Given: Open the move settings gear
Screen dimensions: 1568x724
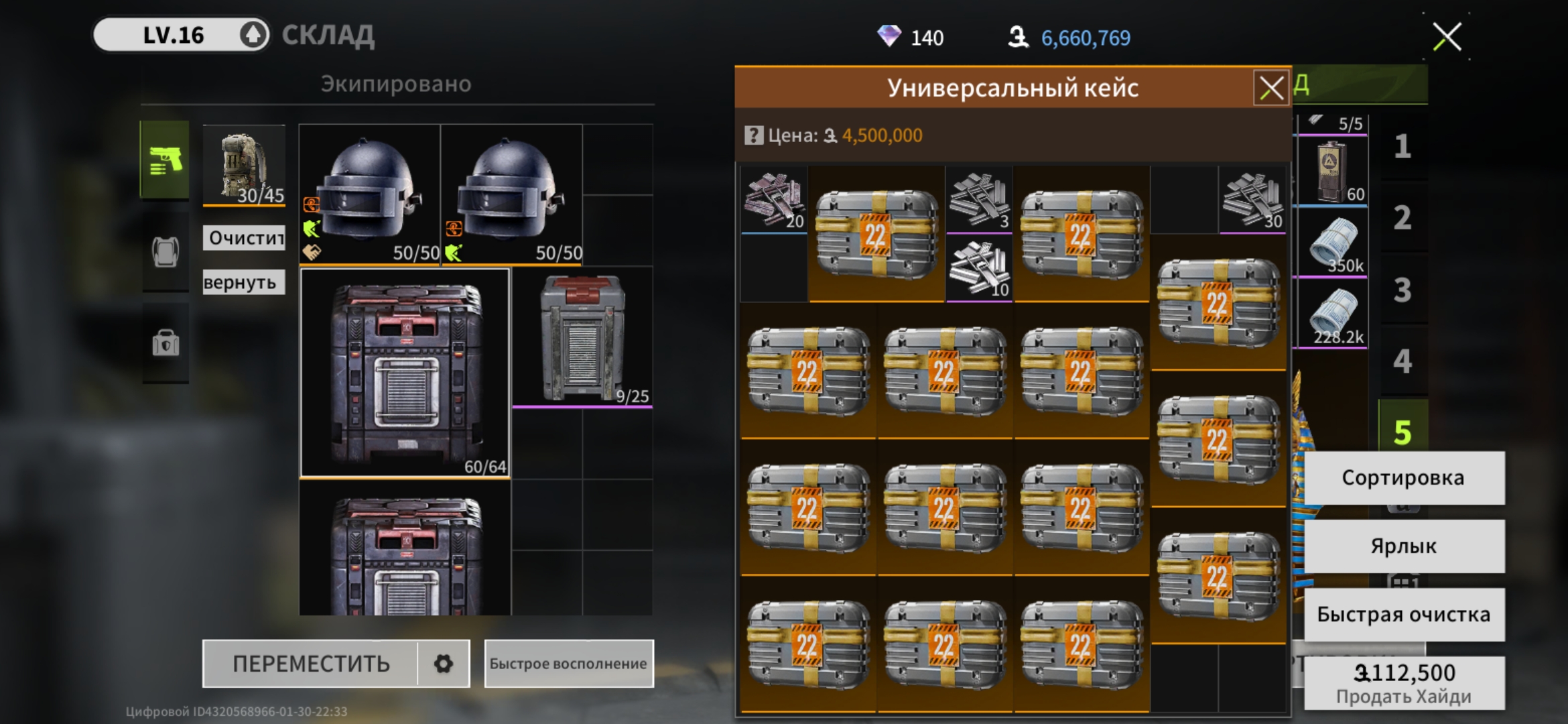Looking at the screenshot, I should point(443,664).
